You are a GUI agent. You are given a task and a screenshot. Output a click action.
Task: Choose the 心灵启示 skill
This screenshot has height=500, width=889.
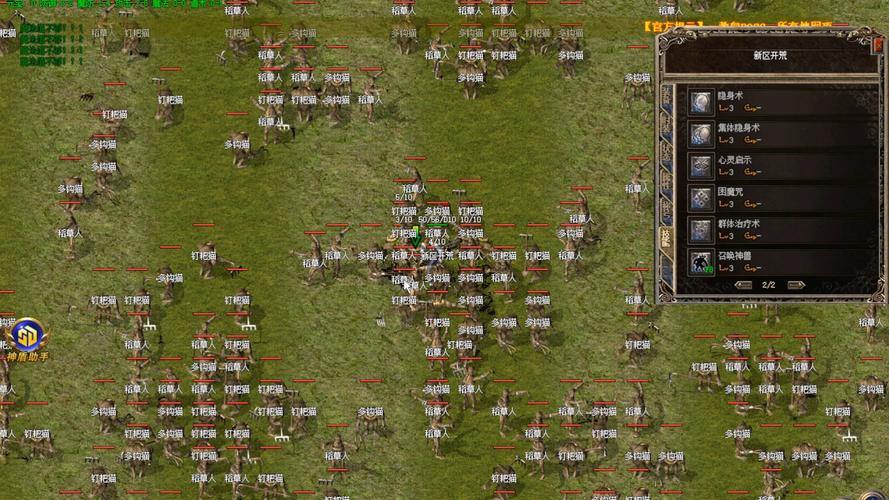701,166
